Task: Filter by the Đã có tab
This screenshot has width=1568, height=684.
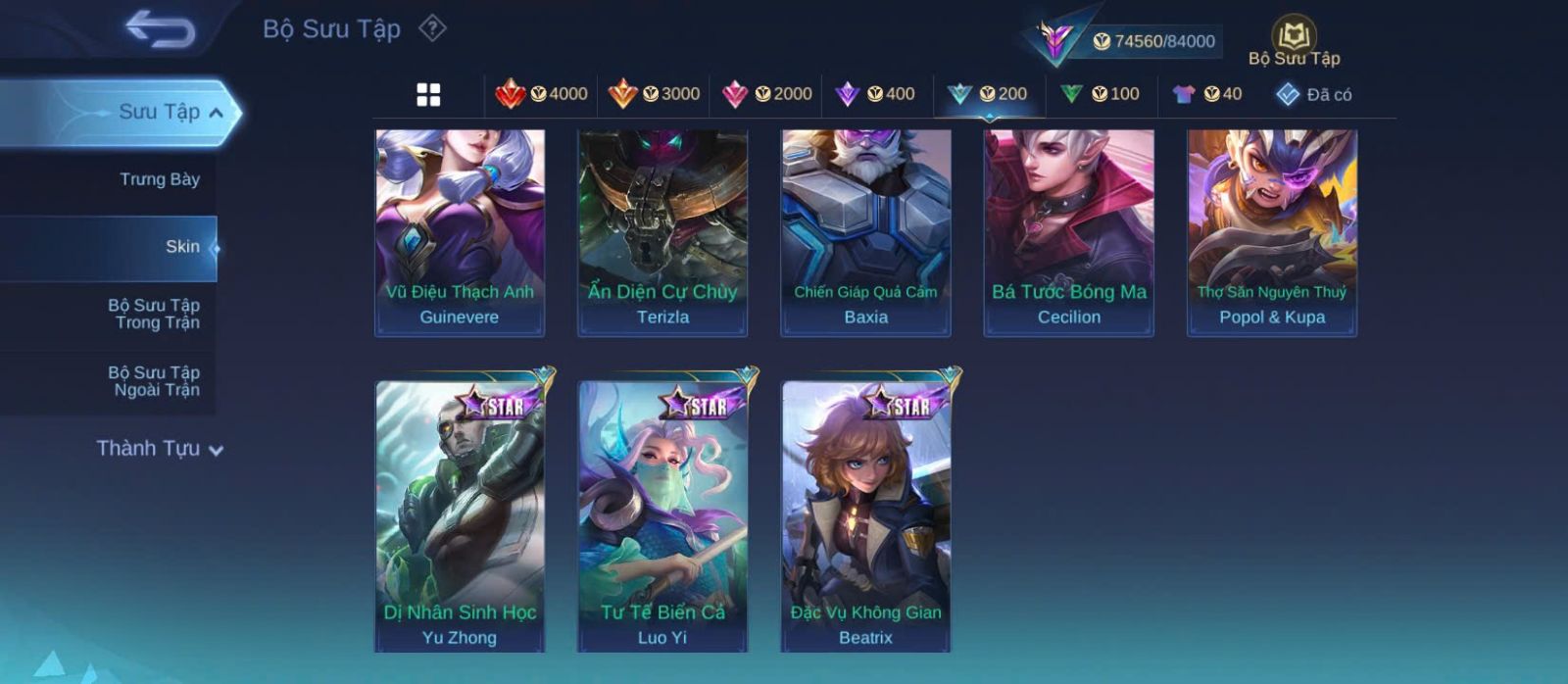Action: point(1314,94)
